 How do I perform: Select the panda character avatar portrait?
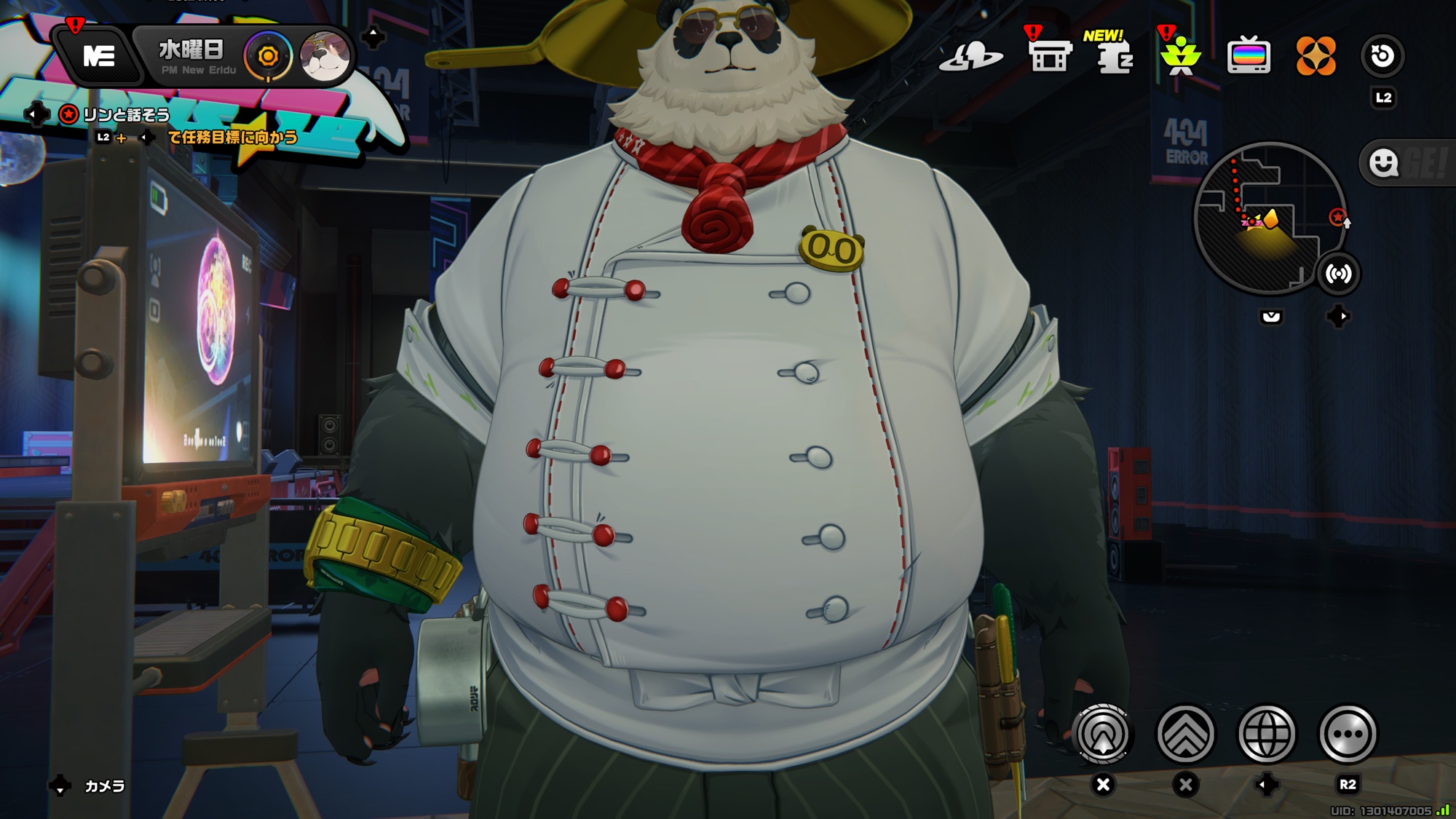325,55
